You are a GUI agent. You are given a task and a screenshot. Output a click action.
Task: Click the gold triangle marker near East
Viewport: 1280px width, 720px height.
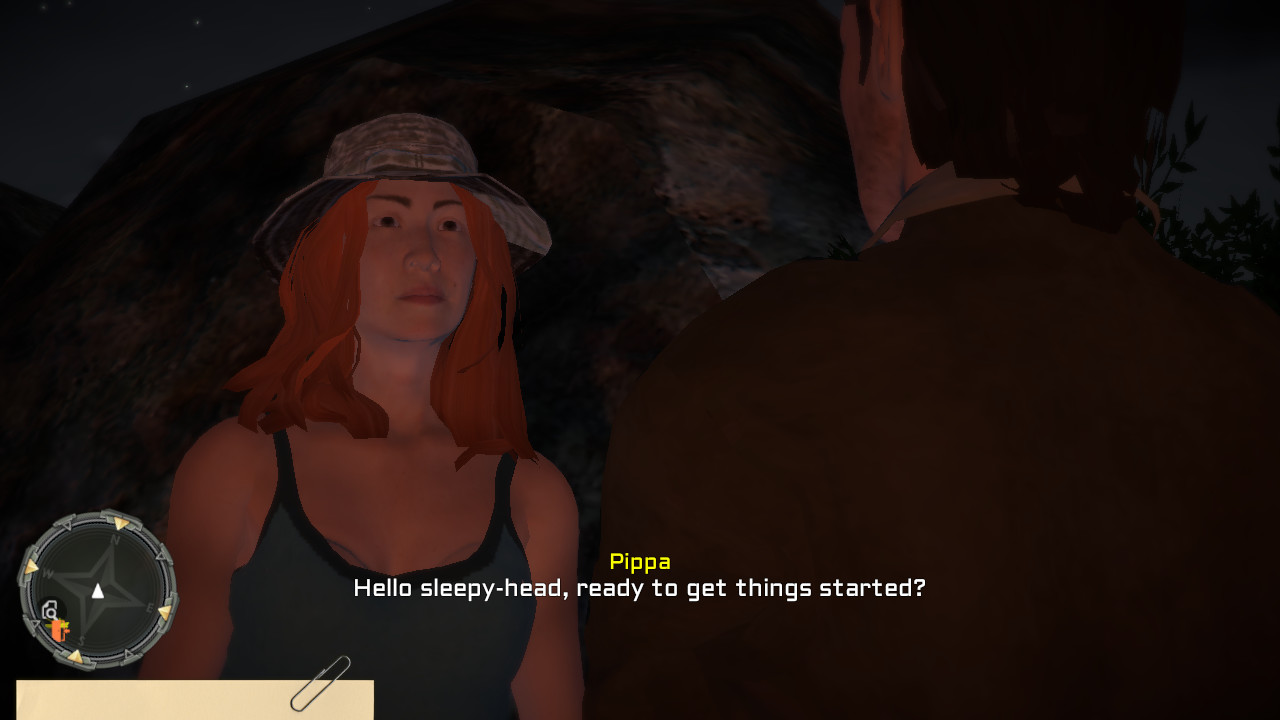164,612
